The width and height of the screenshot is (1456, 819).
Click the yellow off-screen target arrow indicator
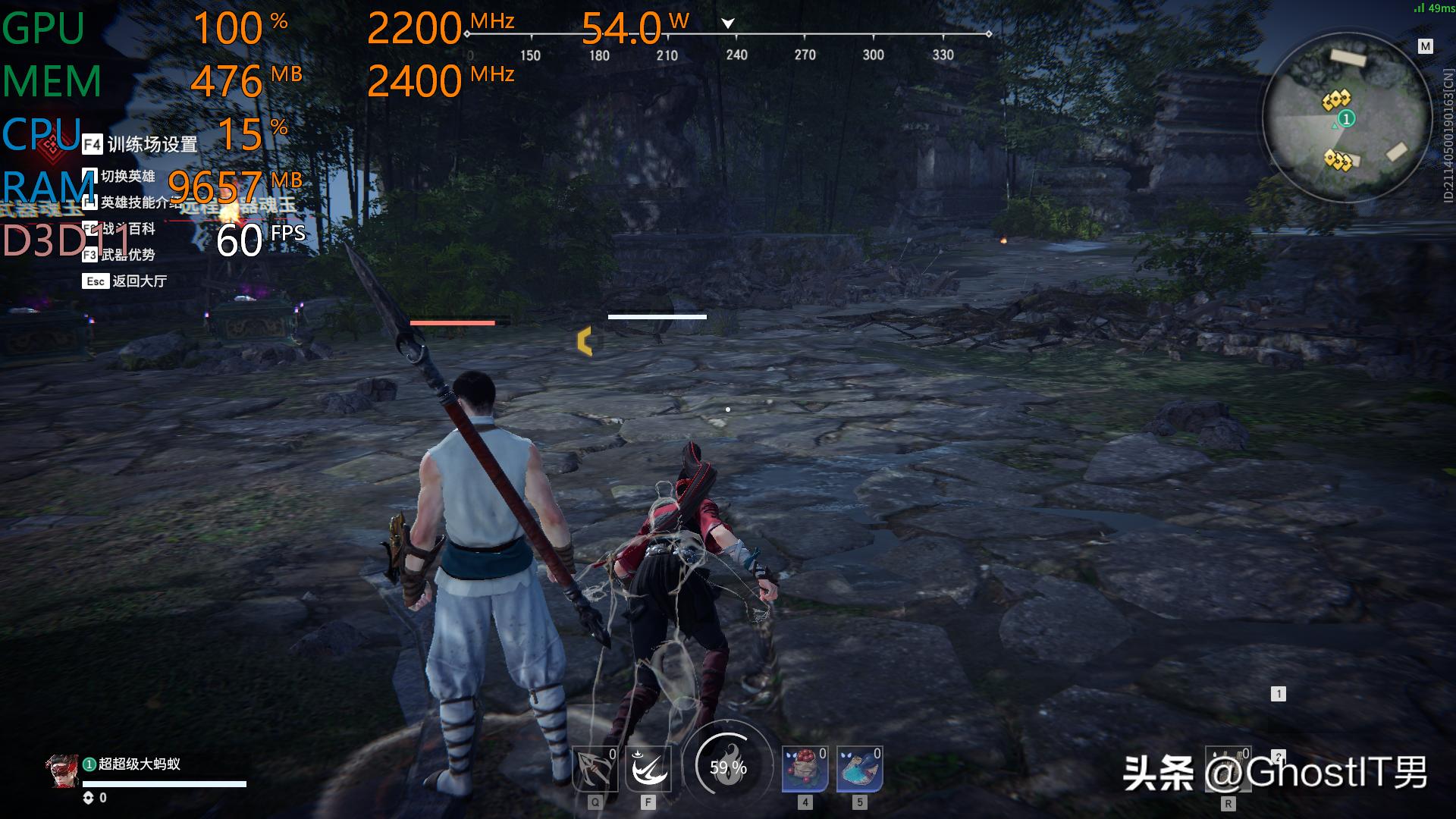(x=584, y=341)
